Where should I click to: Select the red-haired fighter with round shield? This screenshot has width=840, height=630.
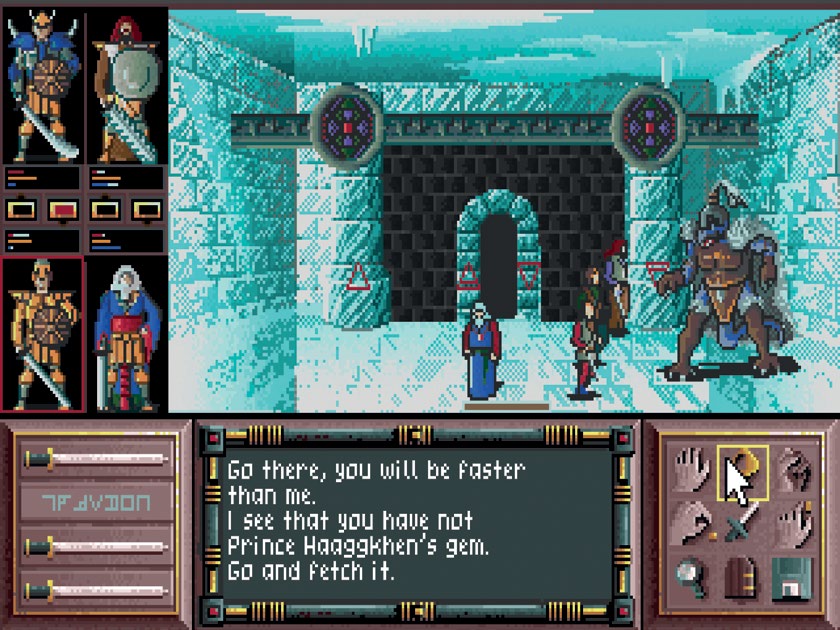click(125, 87)
